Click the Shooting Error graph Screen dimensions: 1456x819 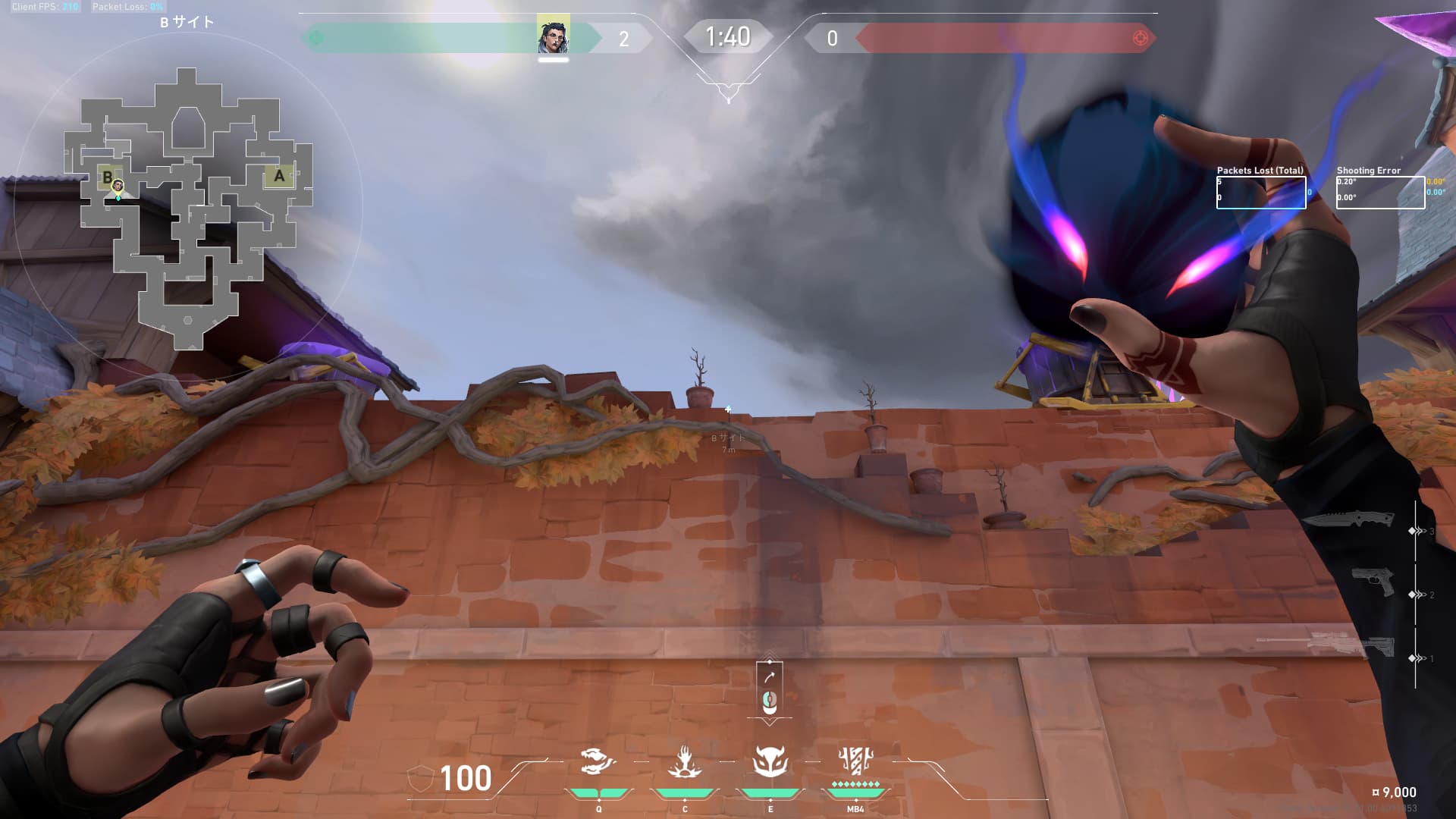tap(1380, 193)
